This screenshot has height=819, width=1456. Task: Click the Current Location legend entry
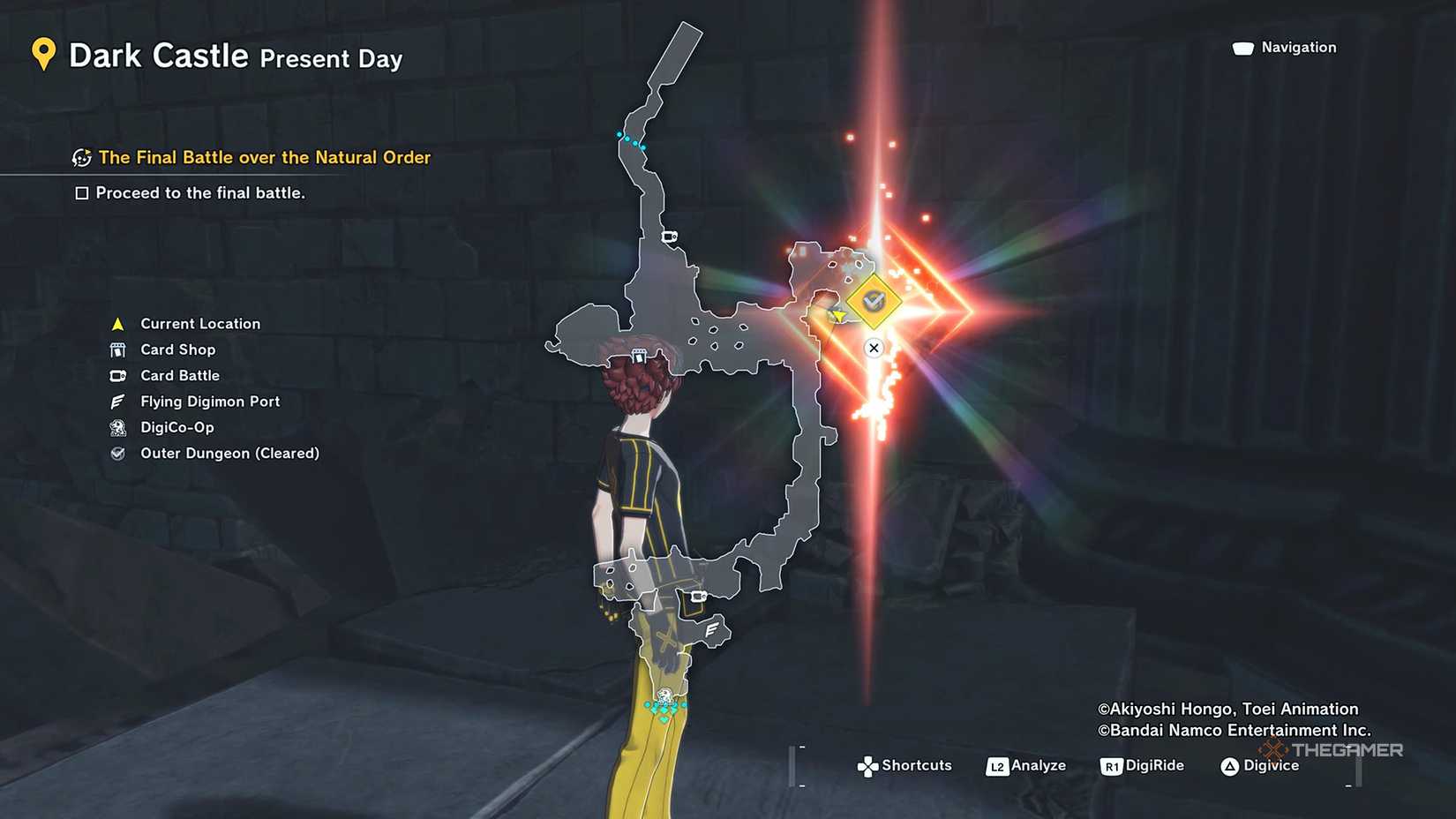[199, 324]
